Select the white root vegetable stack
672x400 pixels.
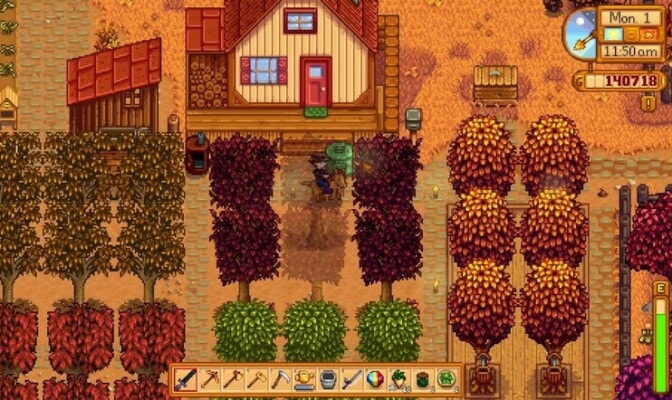click(398, 380)
